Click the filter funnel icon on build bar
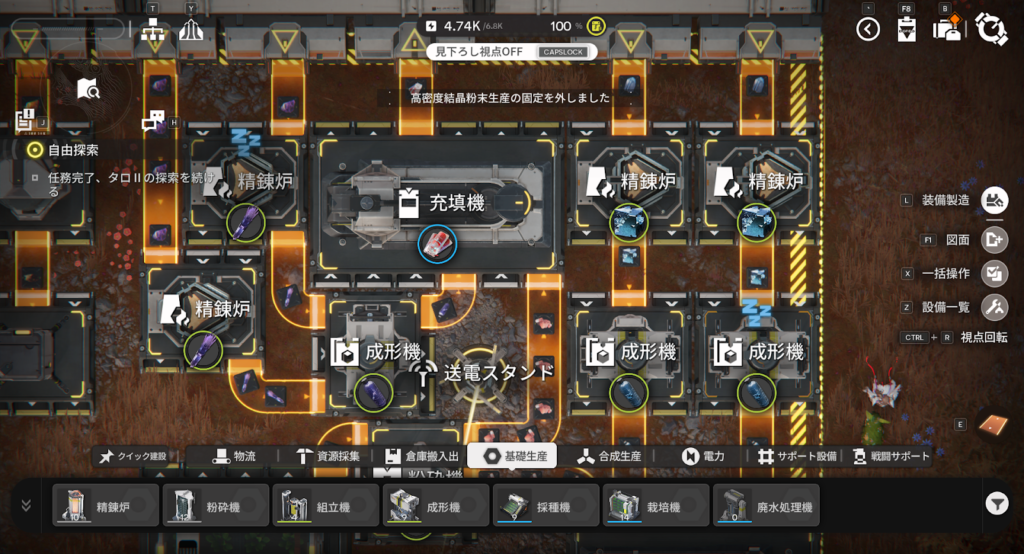1024x554 pixels. tap(996, 505)
